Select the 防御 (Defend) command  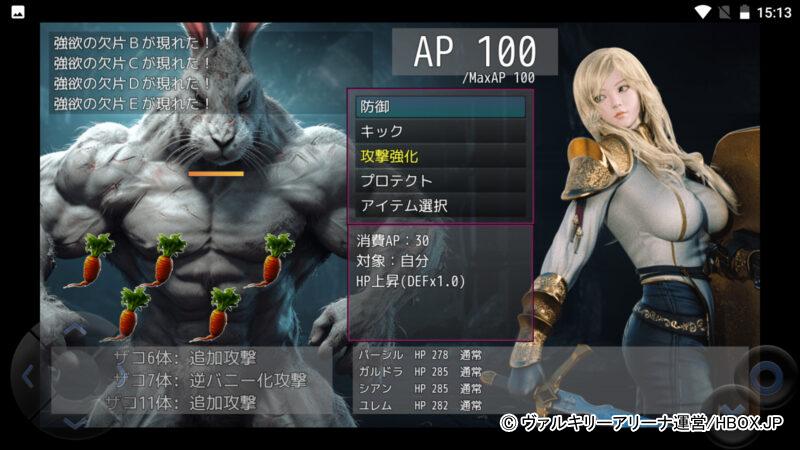point(440,106)
